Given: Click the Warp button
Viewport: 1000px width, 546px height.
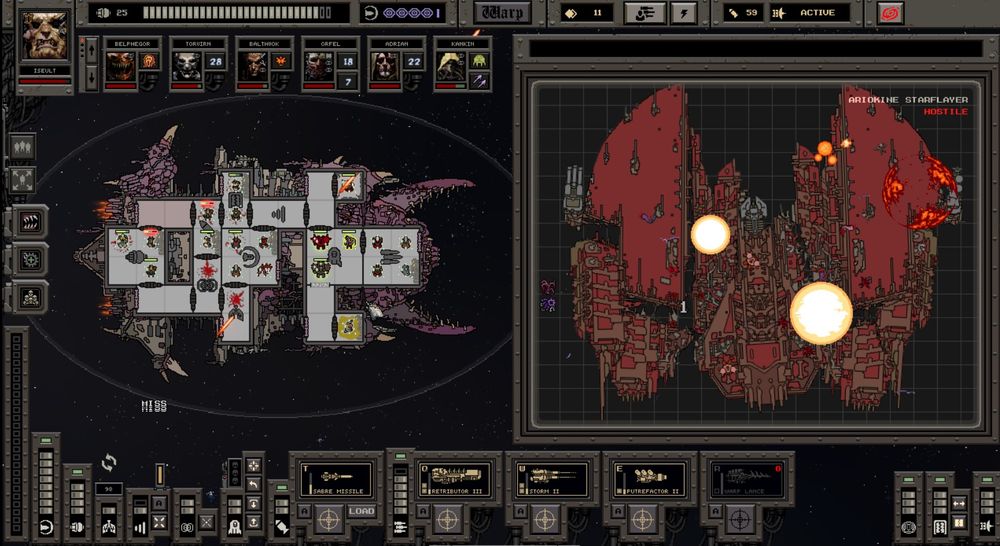Looking at the screenshot, I should click(502, 13).
